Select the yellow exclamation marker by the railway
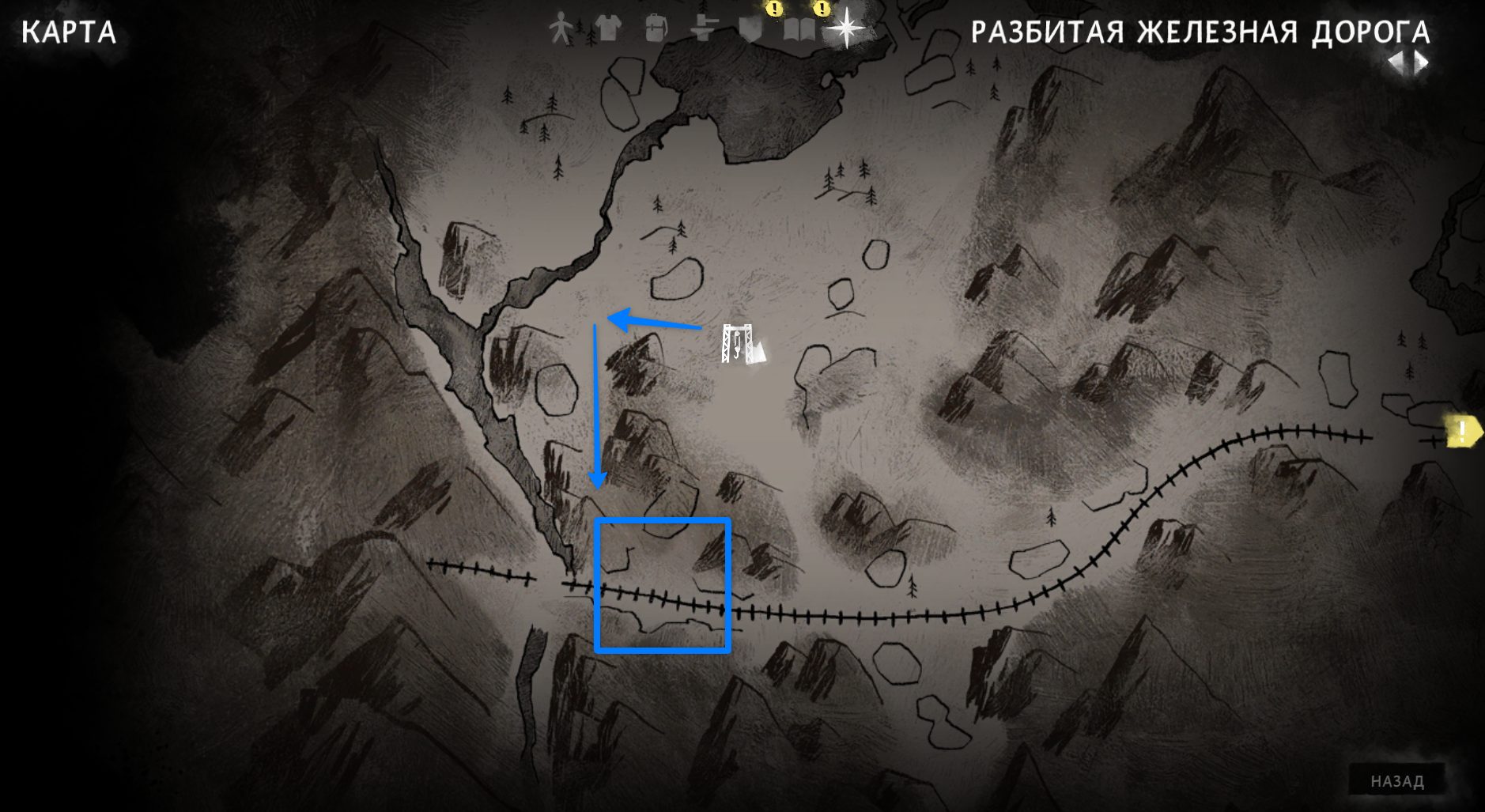Screen dimensions: 1485x812 tap(1462, 432)
